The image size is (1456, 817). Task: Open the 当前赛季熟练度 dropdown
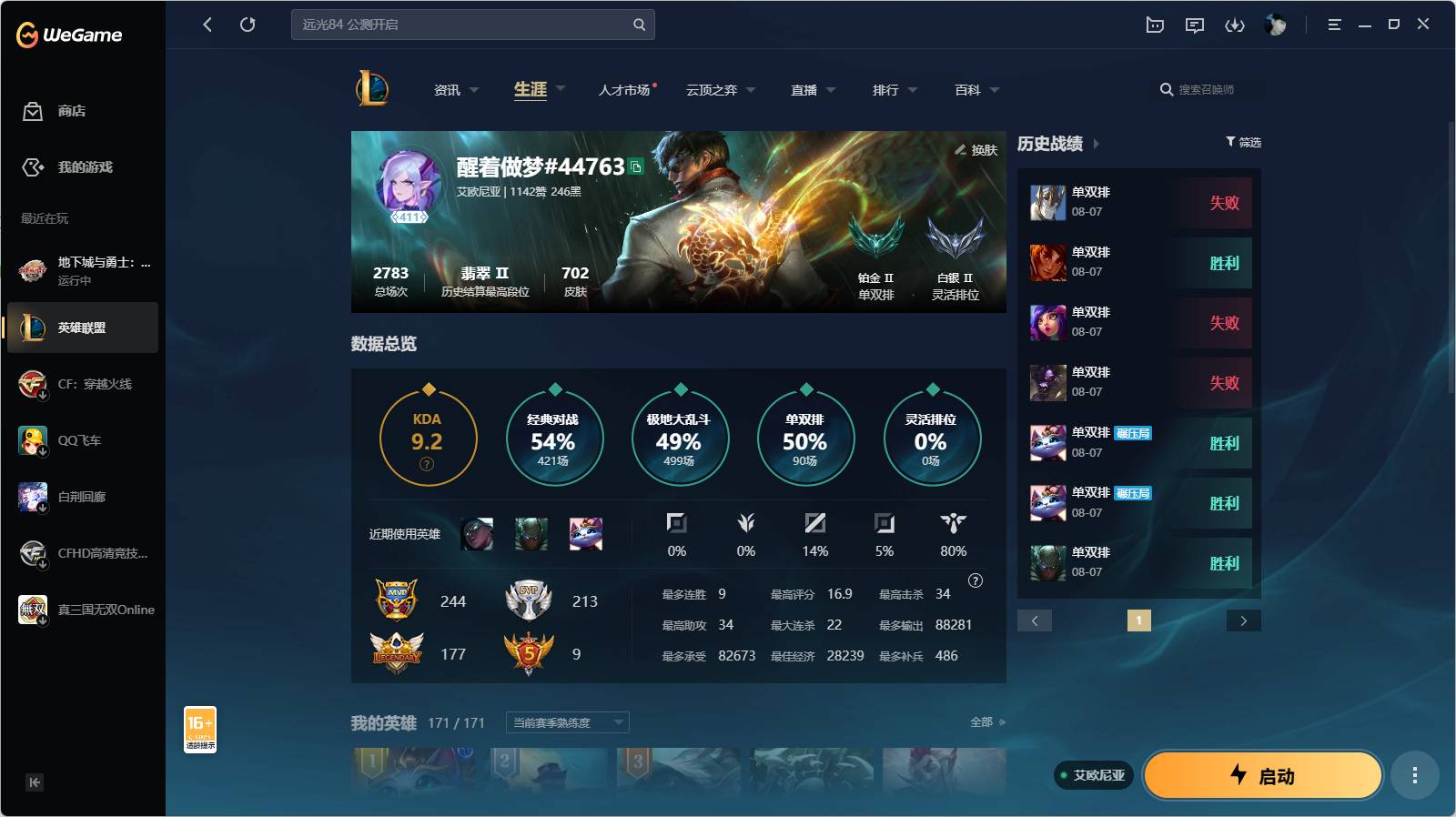click(565, 722)
